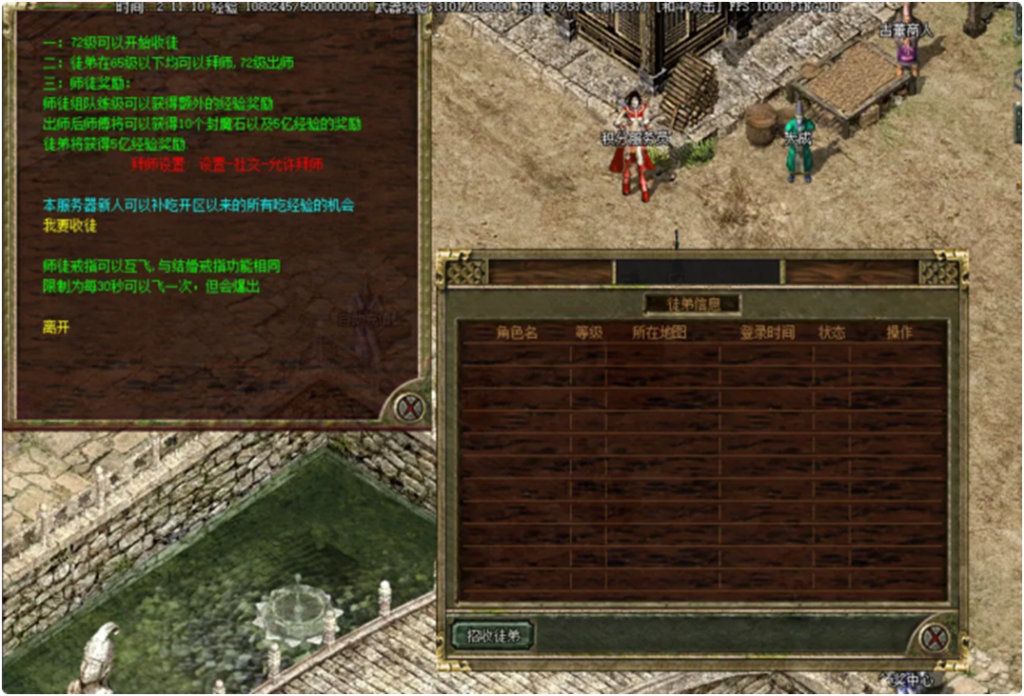
Task: Close the NPC dialogue panel
Action: click(408, 407)
